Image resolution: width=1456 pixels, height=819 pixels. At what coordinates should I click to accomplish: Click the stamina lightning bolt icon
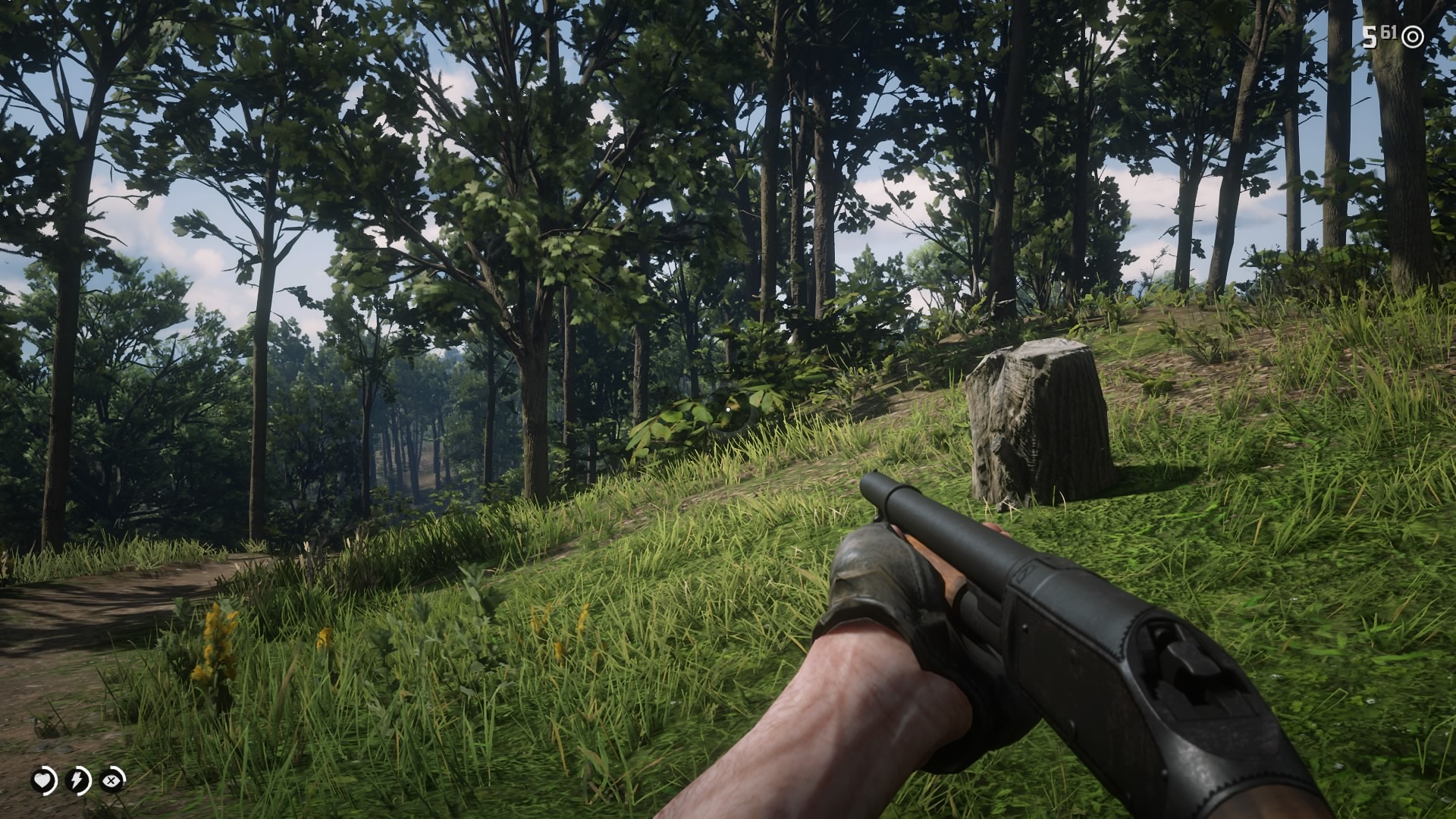(77, 780)
